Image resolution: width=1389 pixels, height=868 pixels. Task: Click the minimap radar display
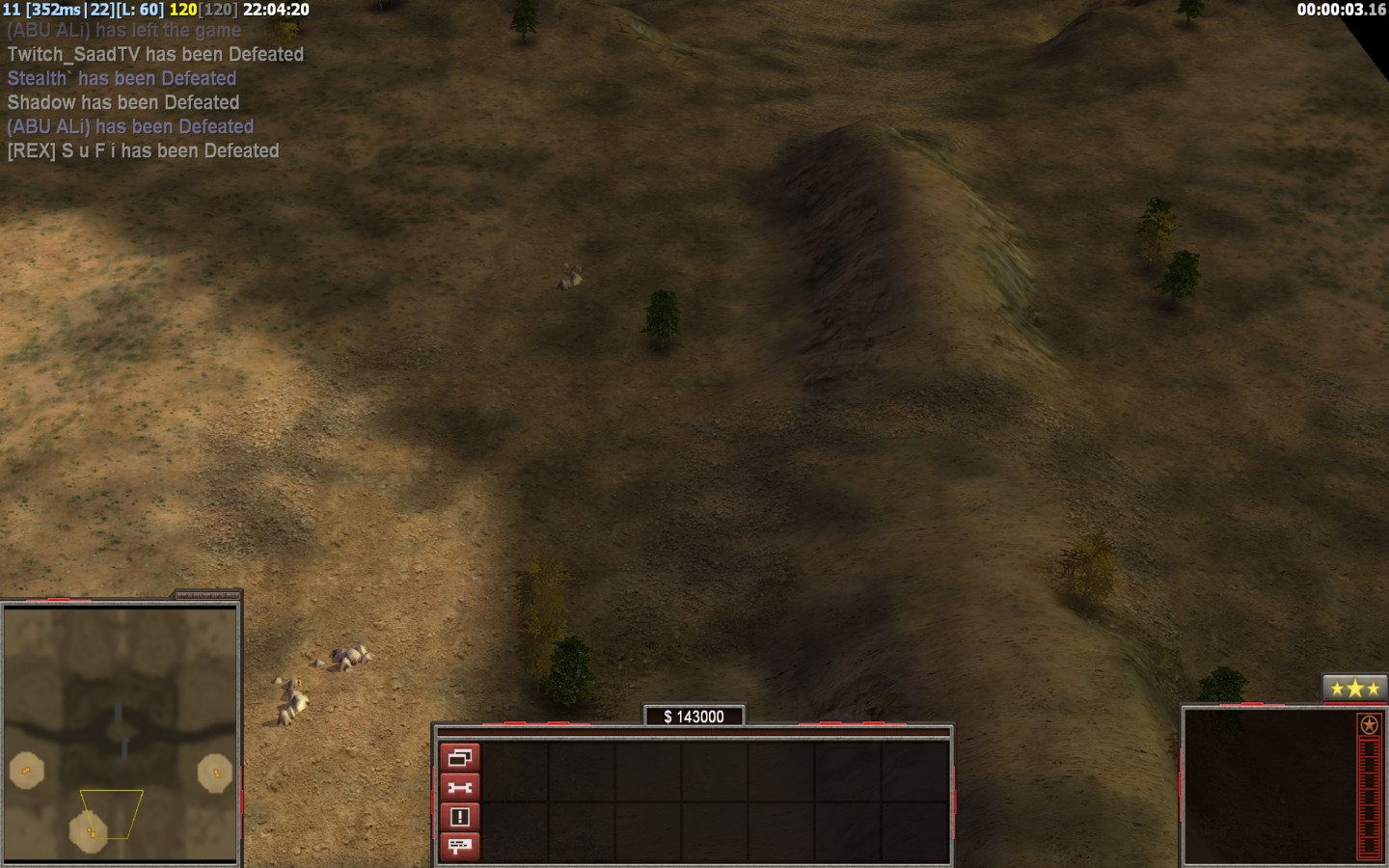(121, 734)
